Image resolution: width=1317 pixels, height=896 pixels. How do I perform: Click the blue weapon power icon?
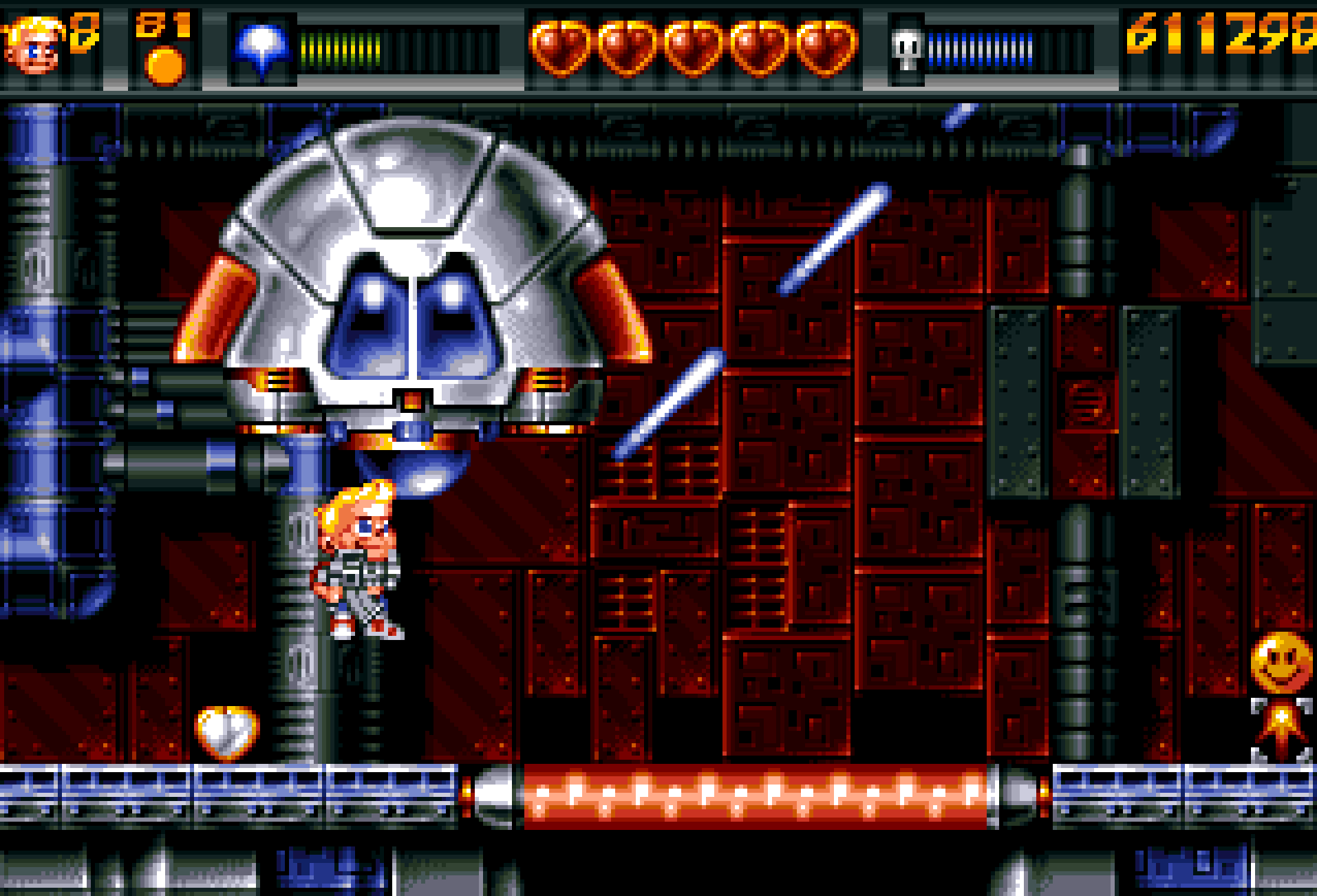click(x=261, y=47)
